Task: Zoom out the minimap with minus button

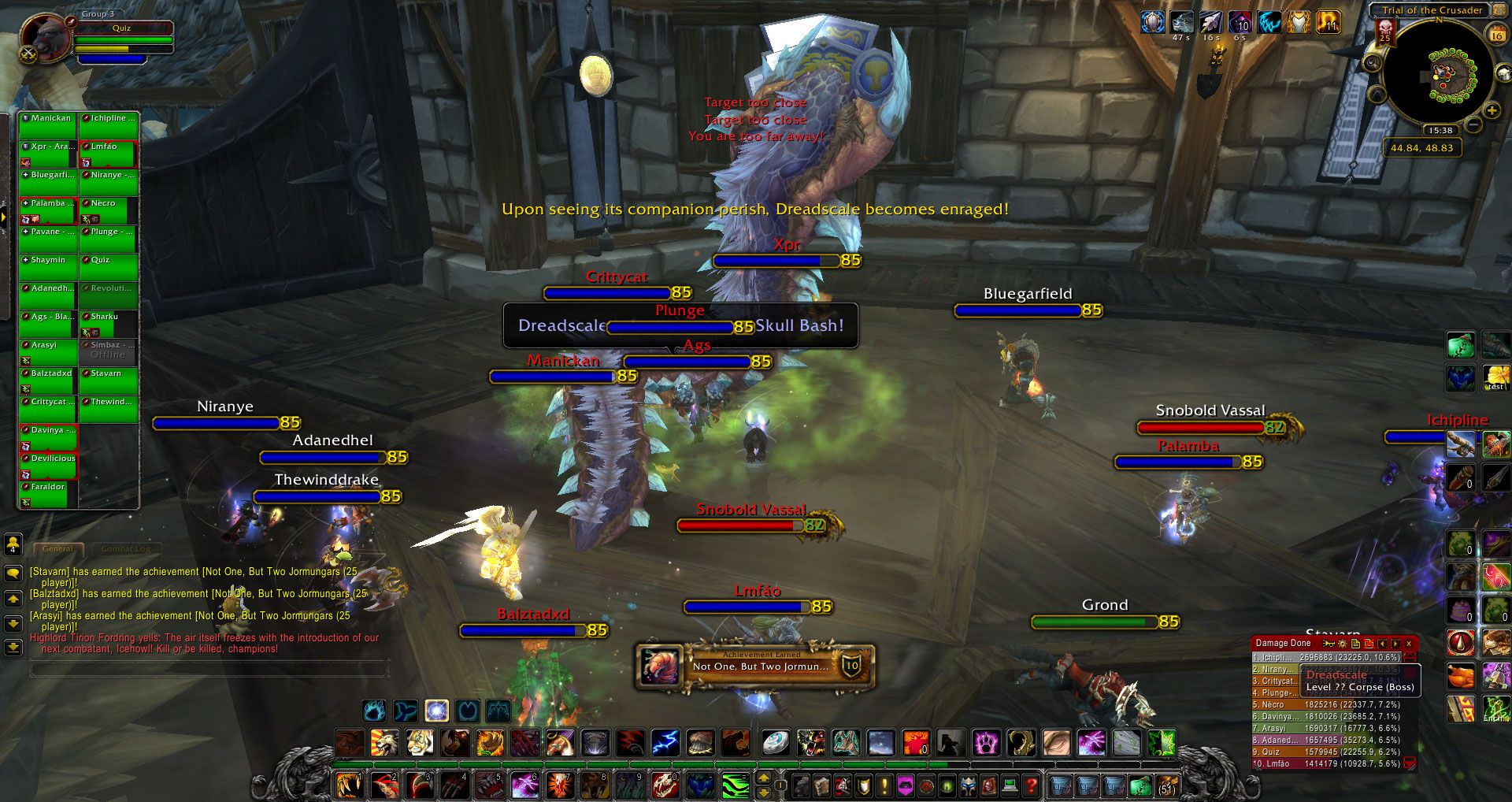Action: pyautogui.click(x=1474, y=124)
